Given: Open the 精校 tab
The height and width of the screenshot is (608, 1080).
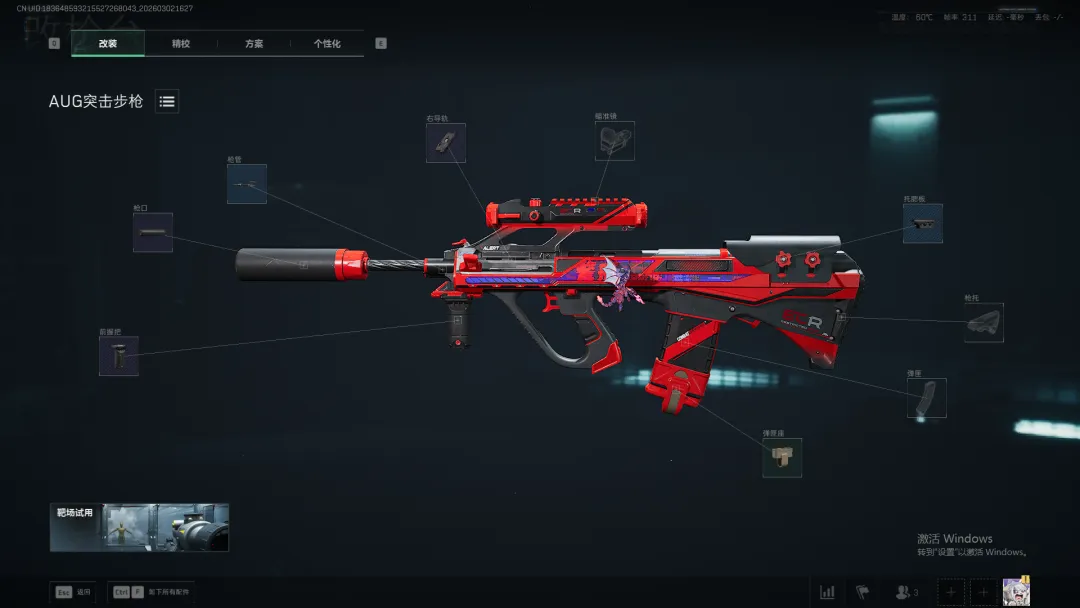Looking at the screenshot, I should coord(181,44).
